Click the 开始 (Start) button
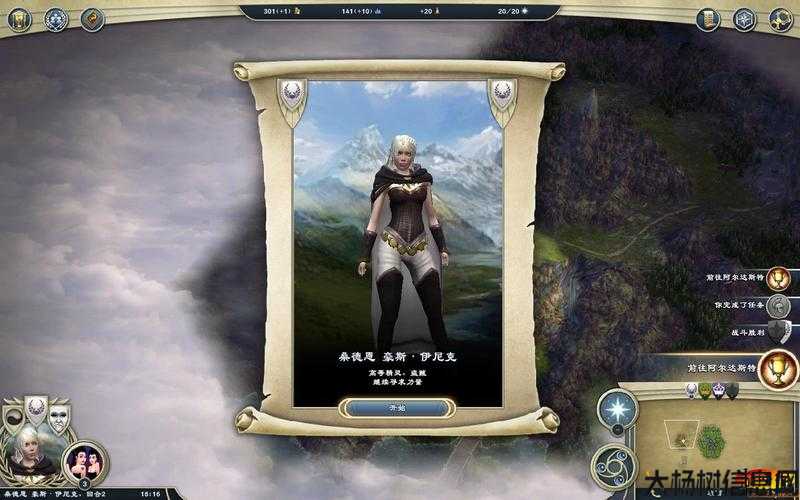 397,408
